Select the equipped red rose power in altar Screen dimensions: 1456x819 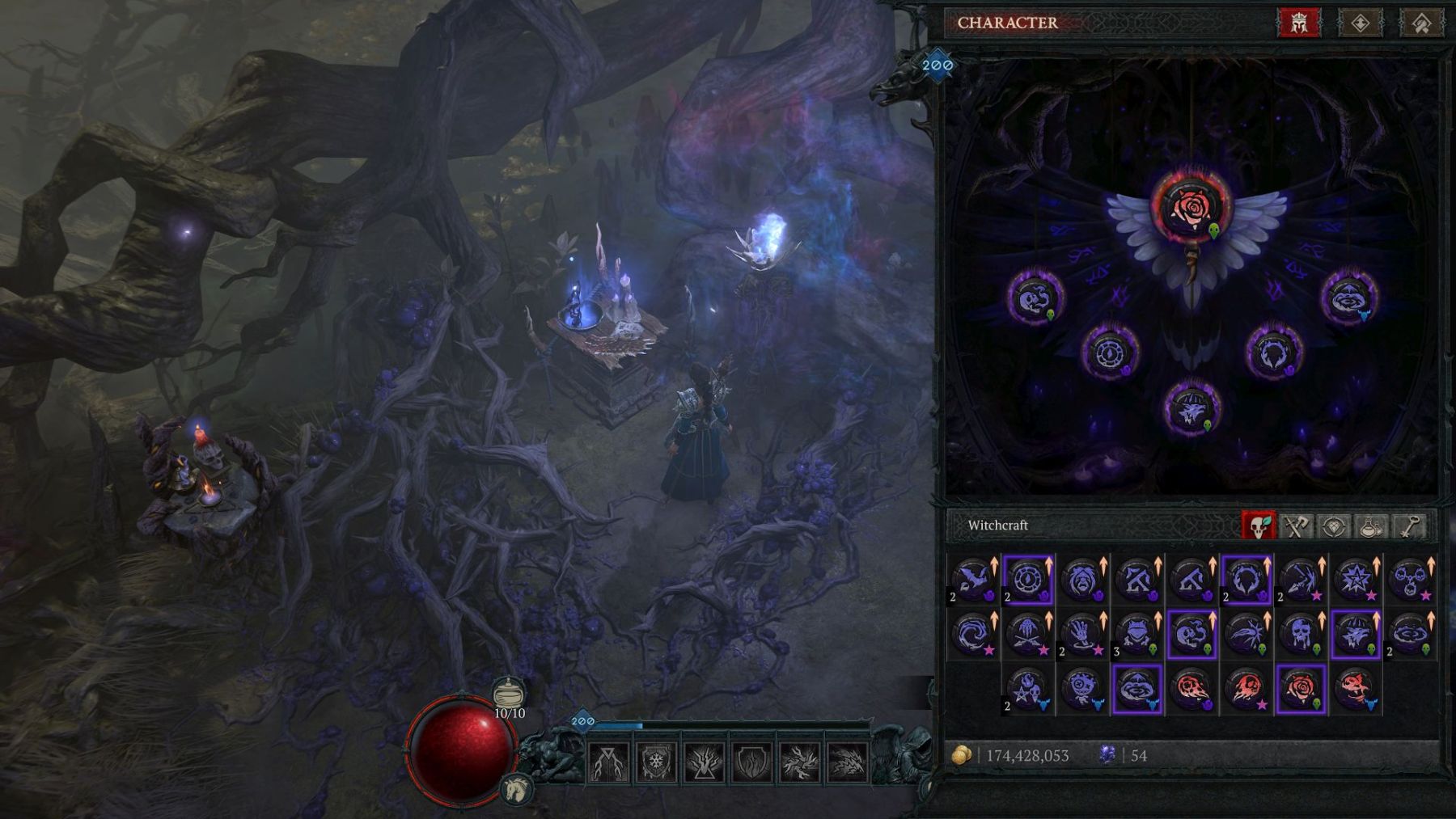(1191, 206)
